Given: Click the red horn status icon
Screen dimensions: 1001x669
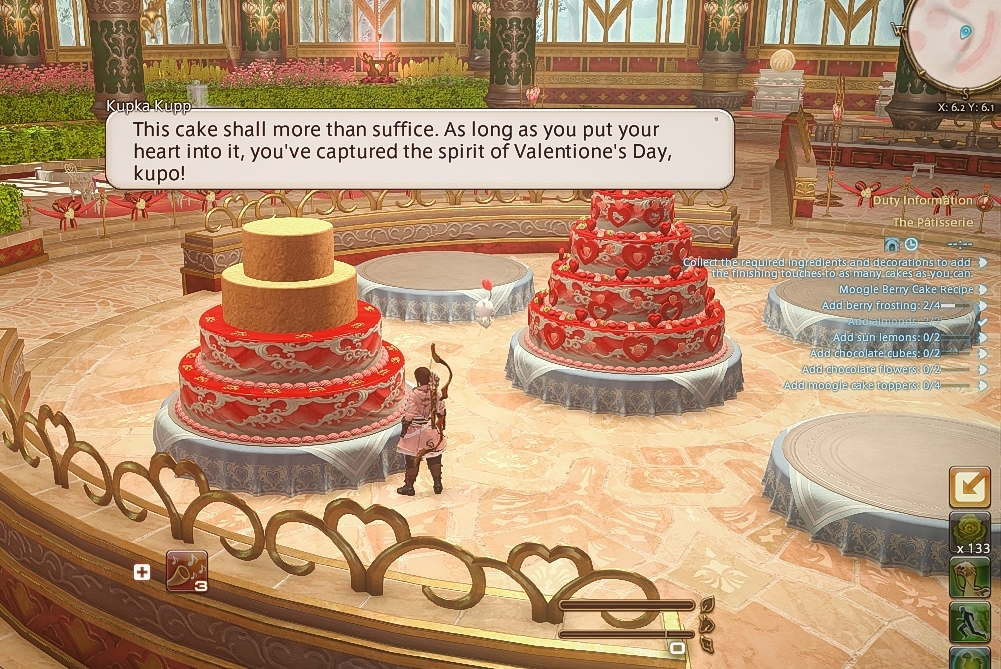Looking at the screenshot, I should point(186,571).
